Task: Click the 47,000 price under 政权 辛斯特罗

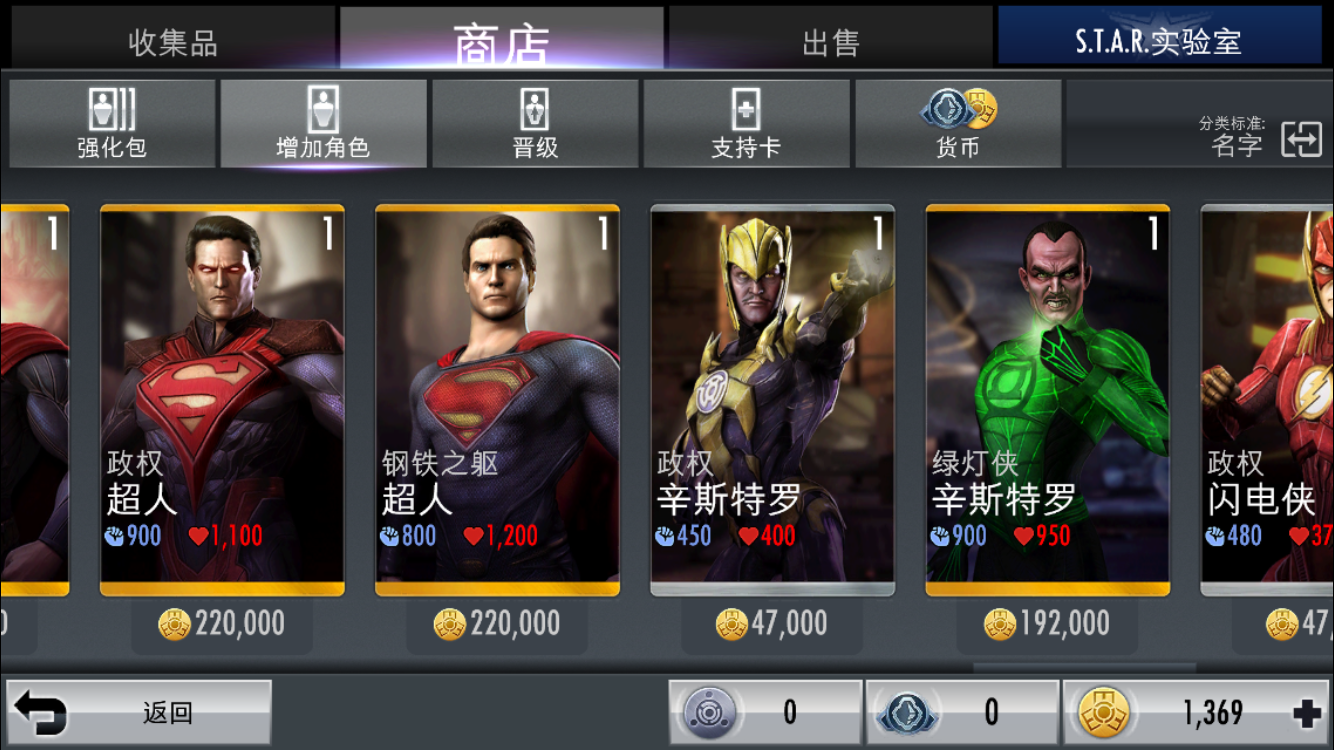Action: [x=772, y=624]
